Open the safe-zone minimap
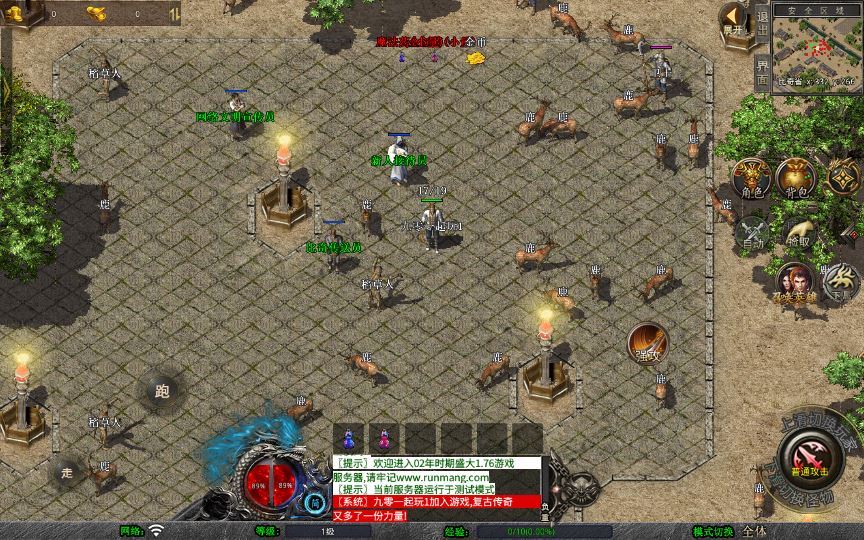This screenshot has height=540, width=864. [x=817, y=50]
